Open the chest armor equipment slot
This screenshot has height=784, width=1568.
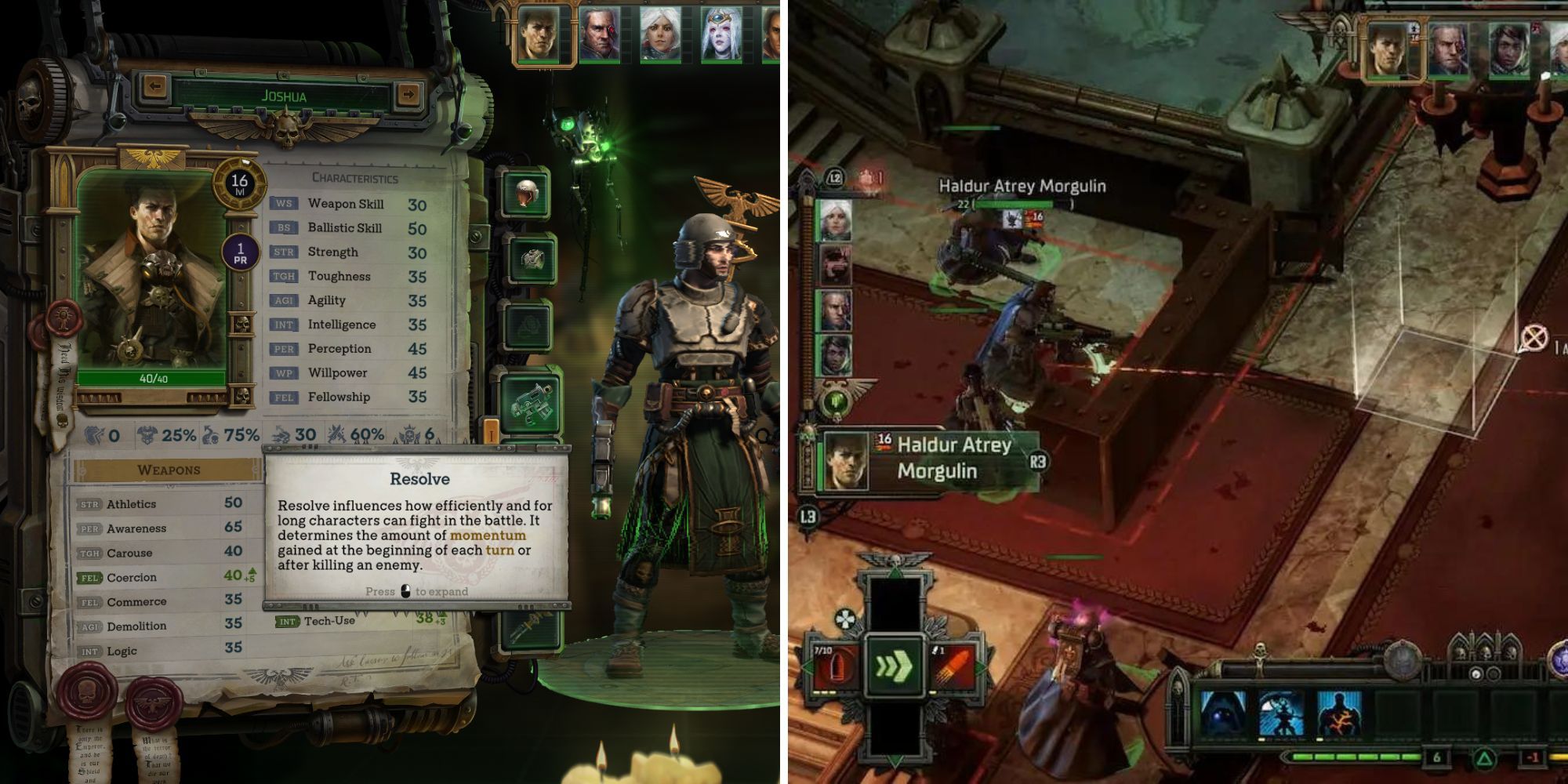[x=534, y=259]
